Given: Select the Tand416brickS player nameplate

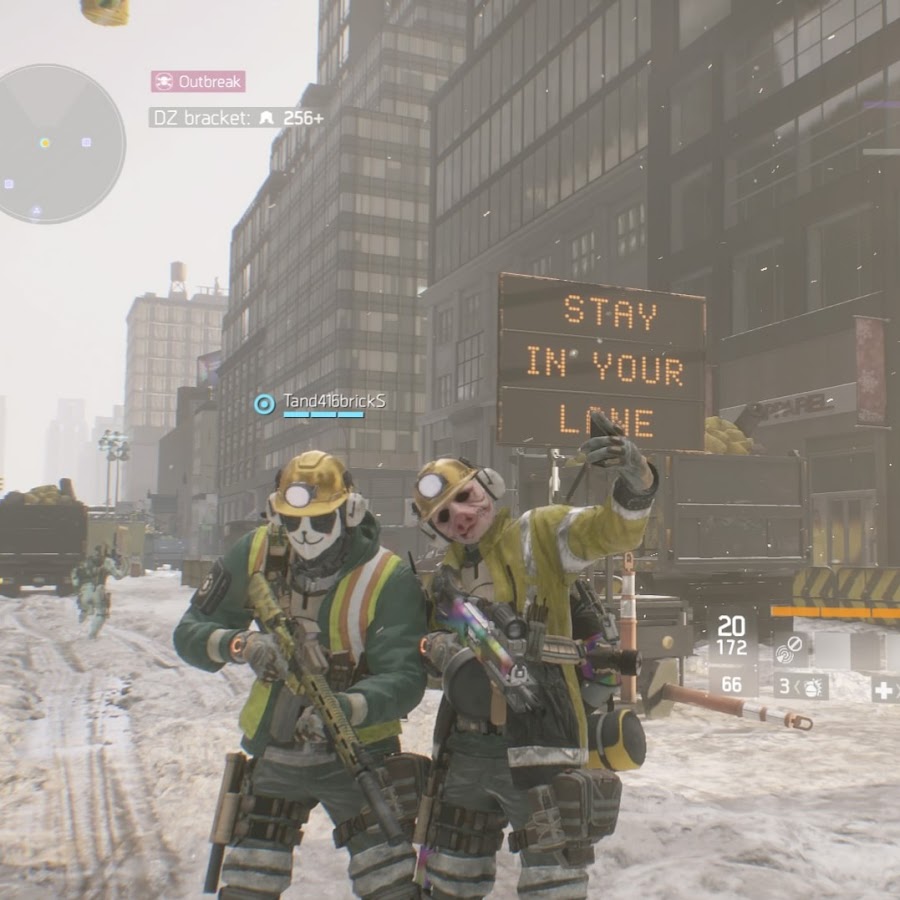Looking at the screenshot, I should pos(322,403).
